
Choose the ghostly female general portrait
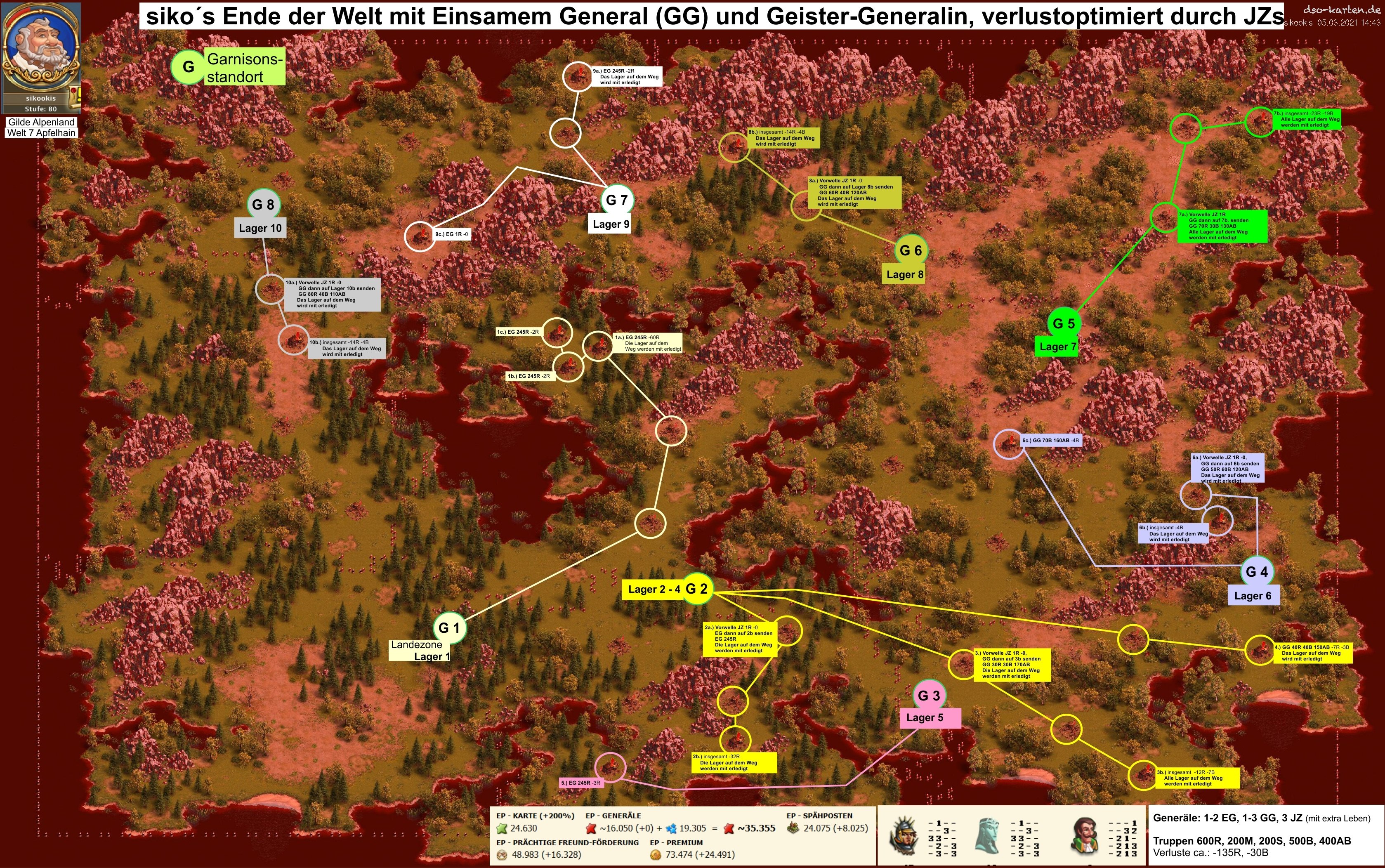coord(989,835)
